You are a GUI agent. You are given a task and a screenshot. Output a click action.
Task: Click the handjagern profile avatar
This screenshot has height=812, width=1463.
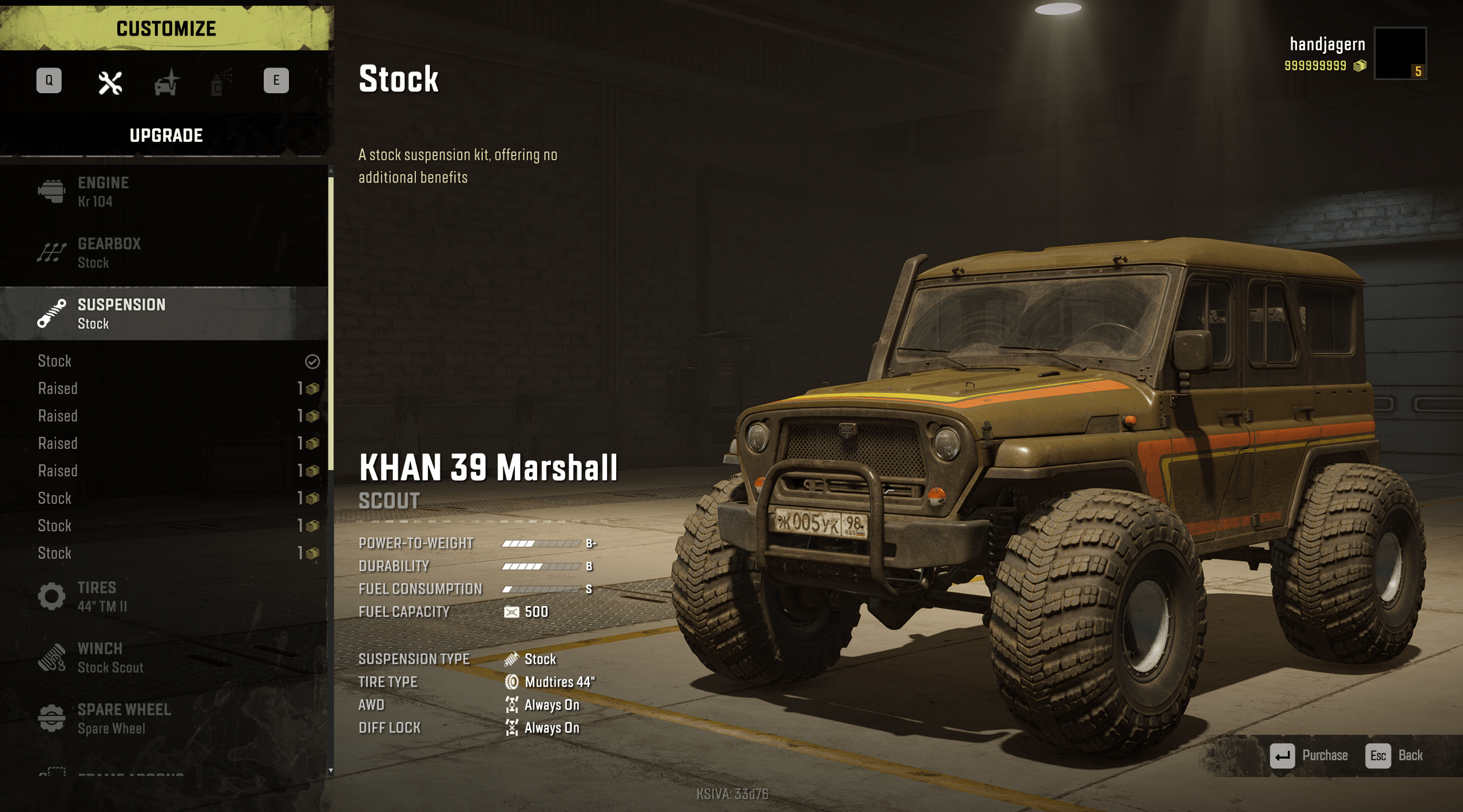point(1399,53)
